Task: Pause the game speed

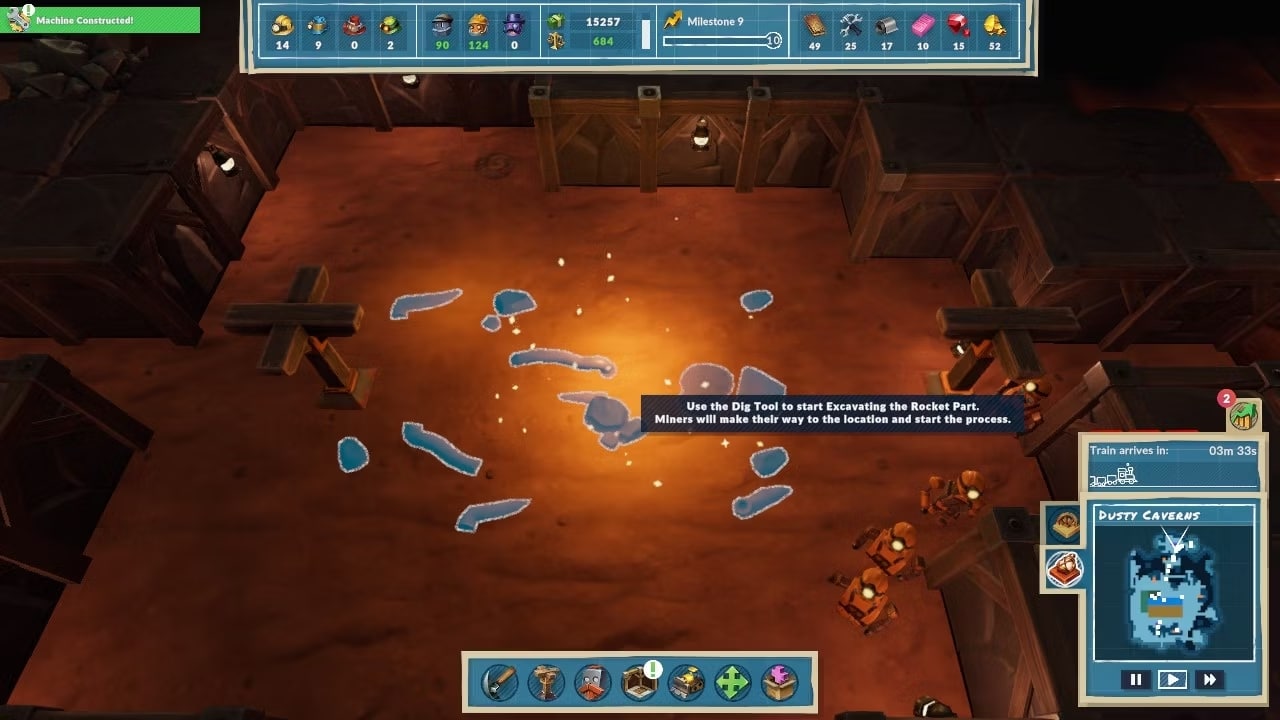Action: click(x=1136, y=680)
